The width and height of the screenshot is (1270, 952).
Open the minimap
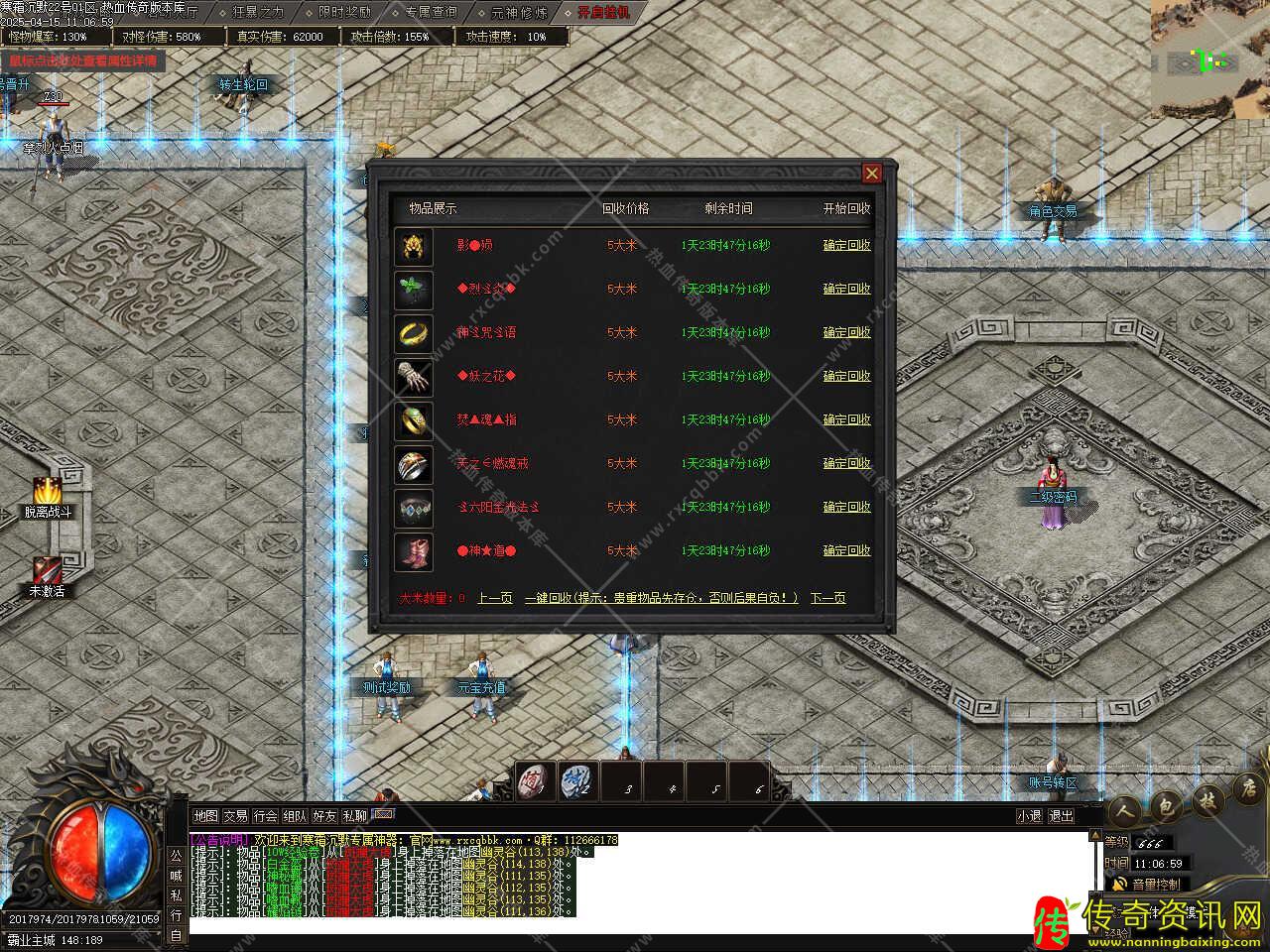(x=1209, y=59)
